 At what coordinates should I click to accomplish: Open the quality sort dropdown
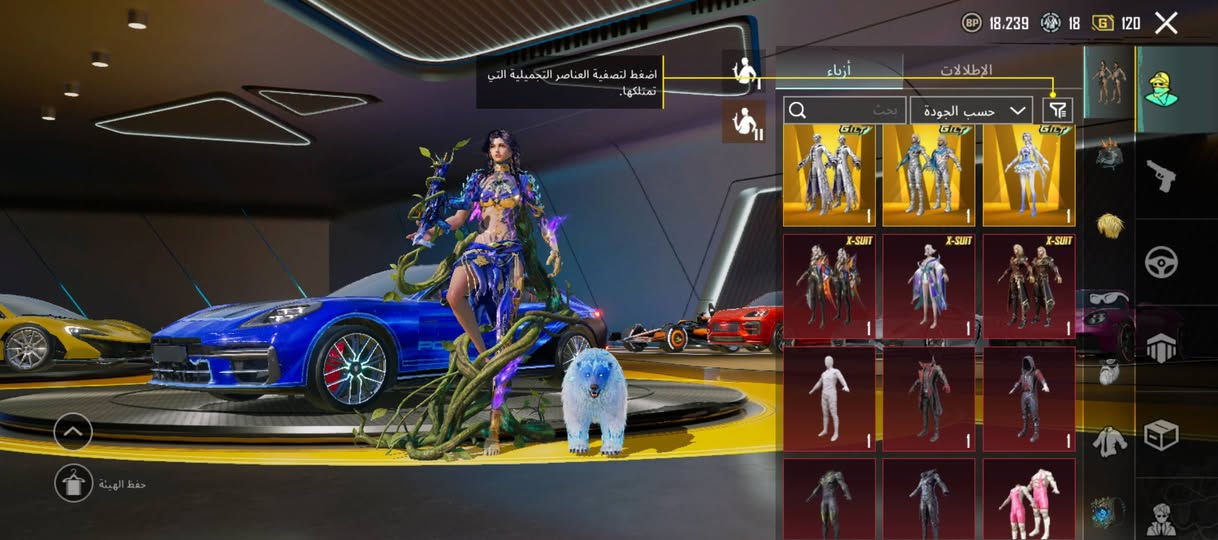click(971, 110)
